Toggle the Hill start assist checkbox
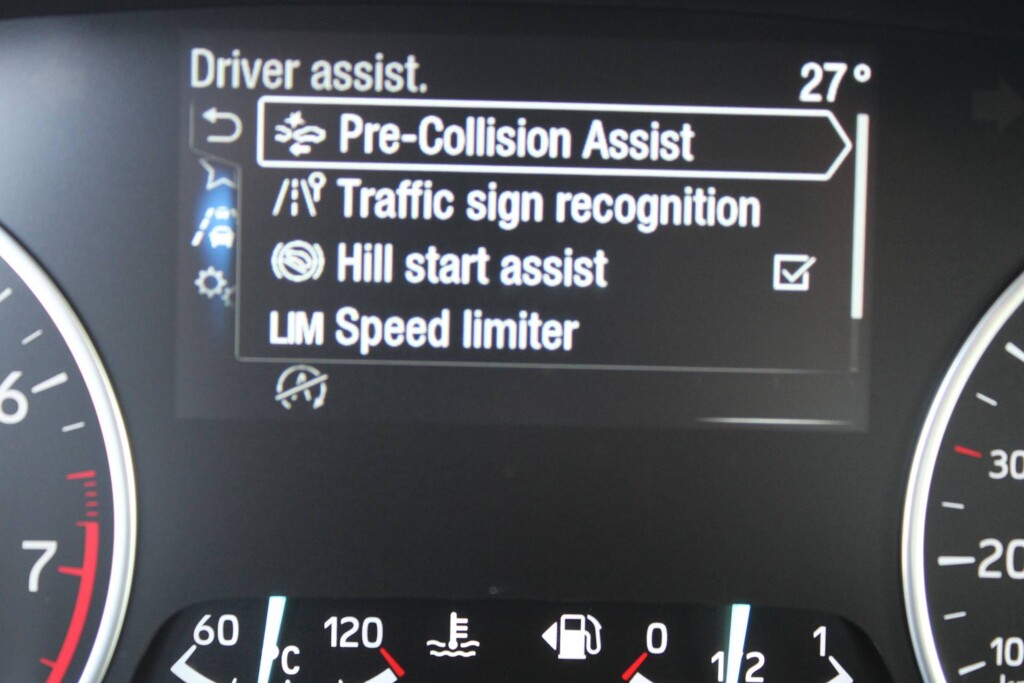The image size is (1024, 683). click(793, 271)
